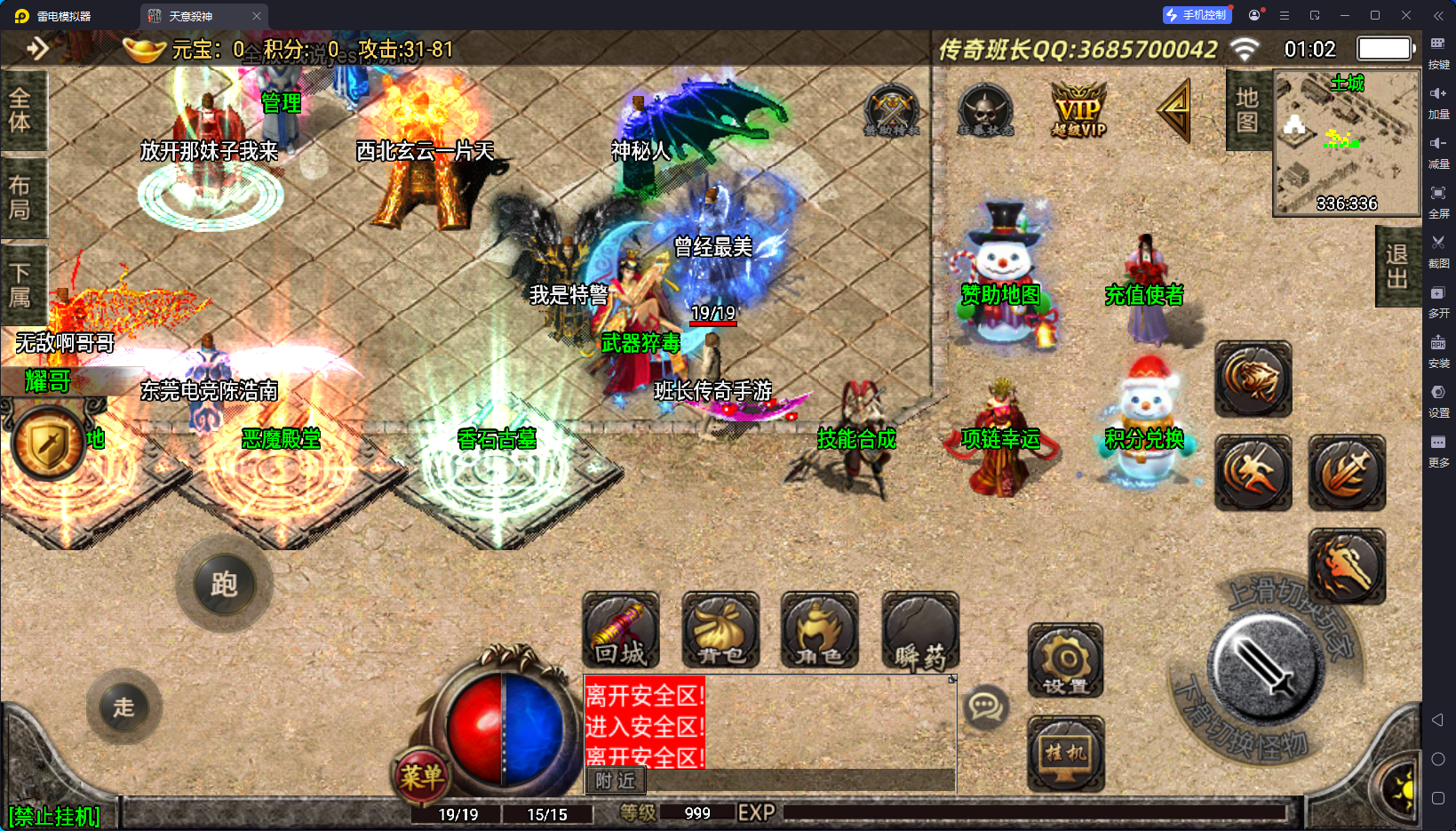This screenshot has height=831, width=1456.
Task: Open the 设置 gear settings button
Action: click(1065, 660)
